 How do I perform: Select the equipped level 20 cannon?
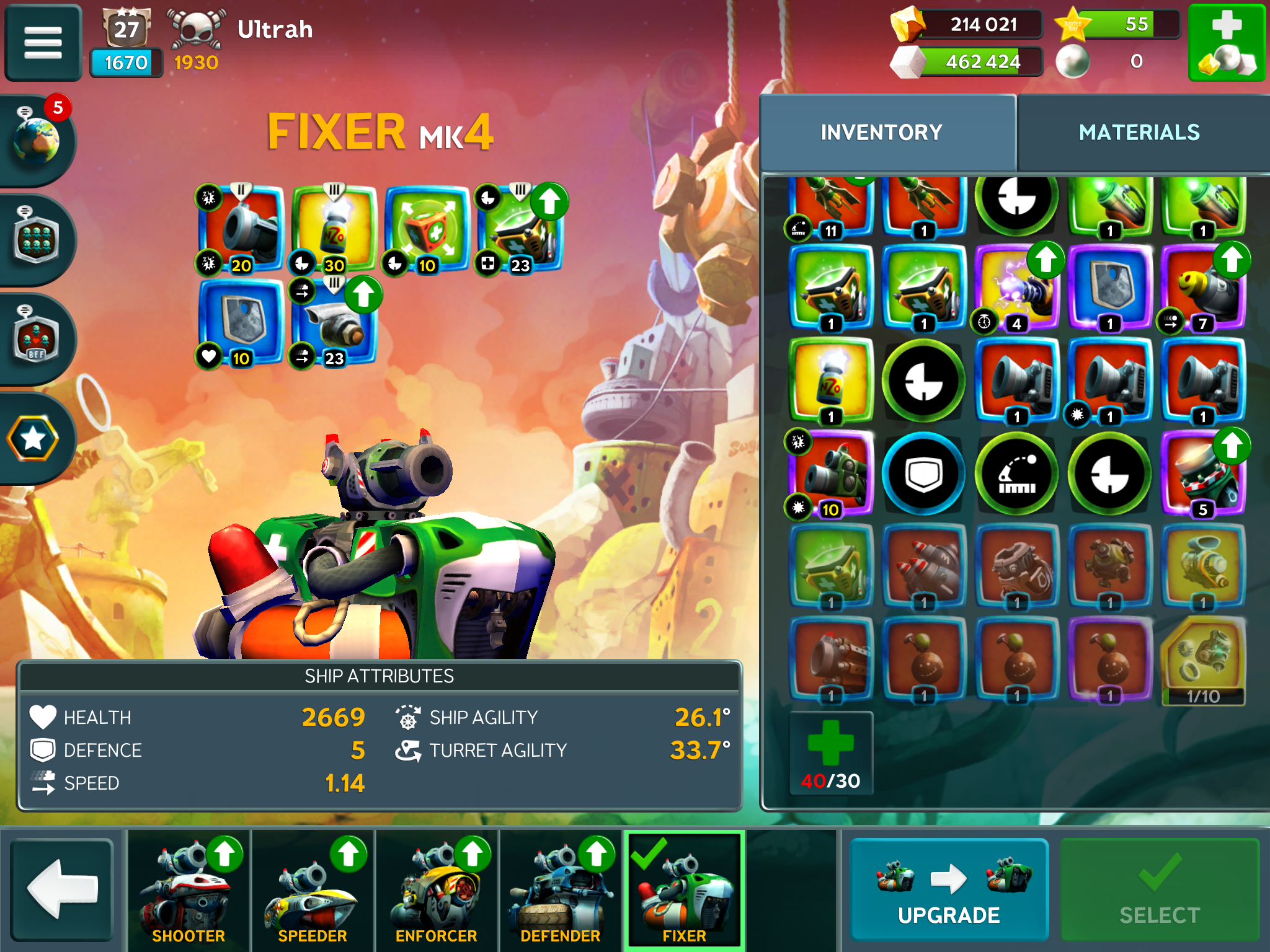[241, 228]
